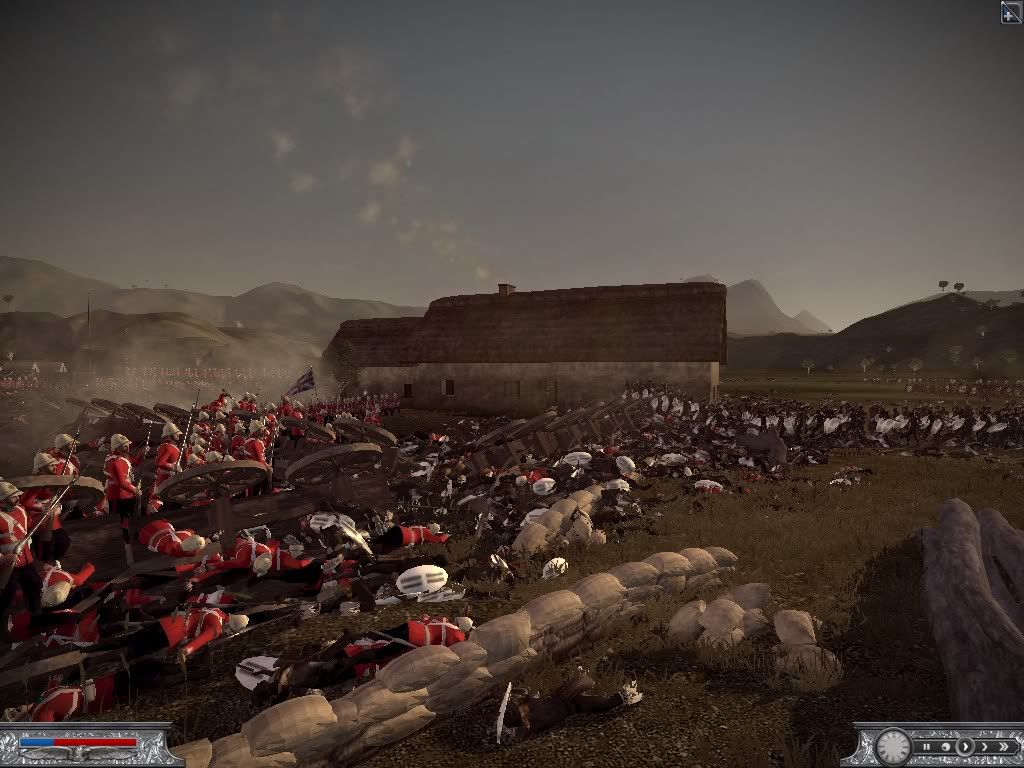Expand the panel with the plus icon
This screenshot has width=1024, height=768.
tap(1011, 12)
